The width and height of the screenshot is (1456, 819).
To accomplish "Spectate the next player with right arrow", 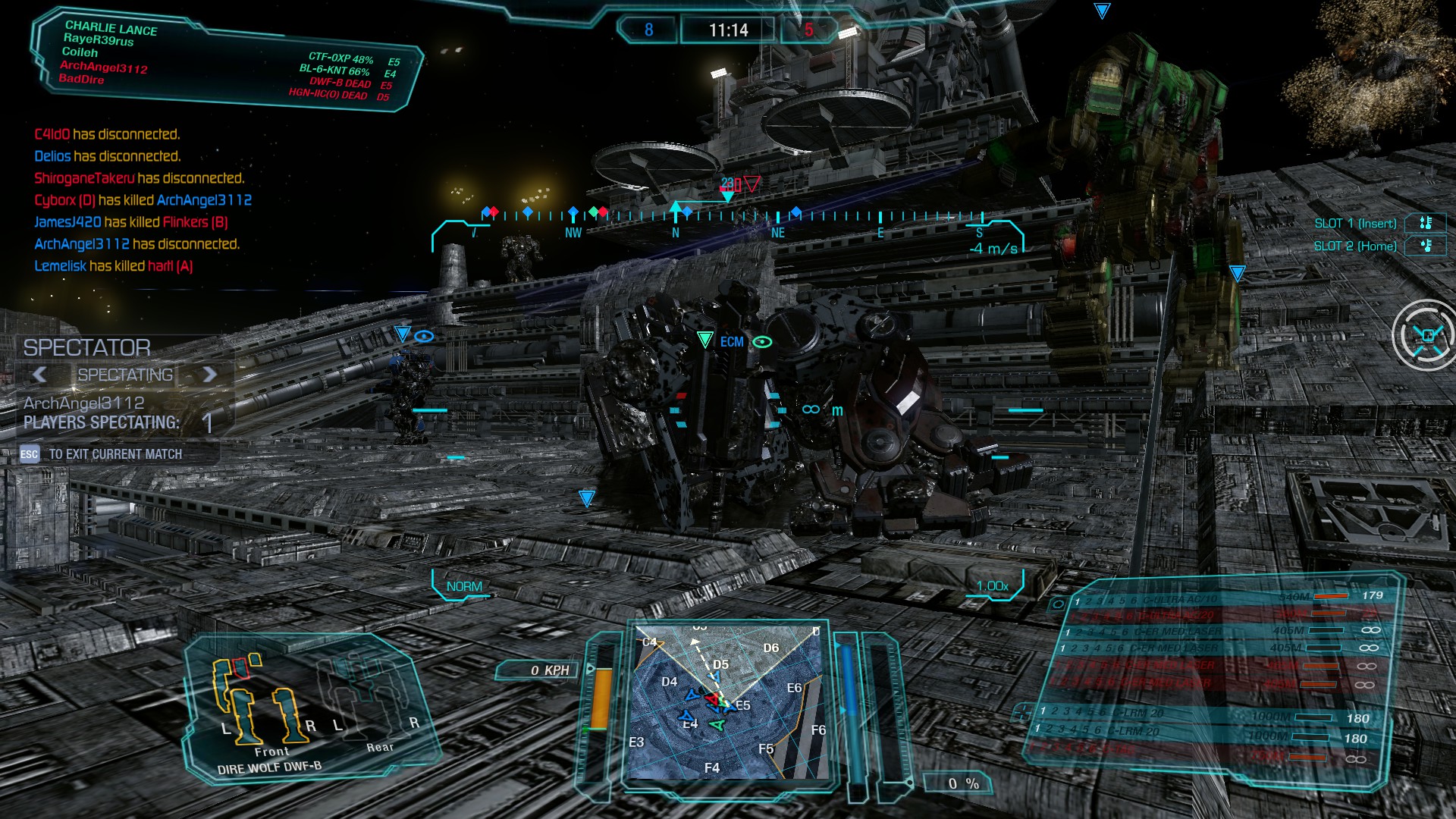I will click(210, 374).
